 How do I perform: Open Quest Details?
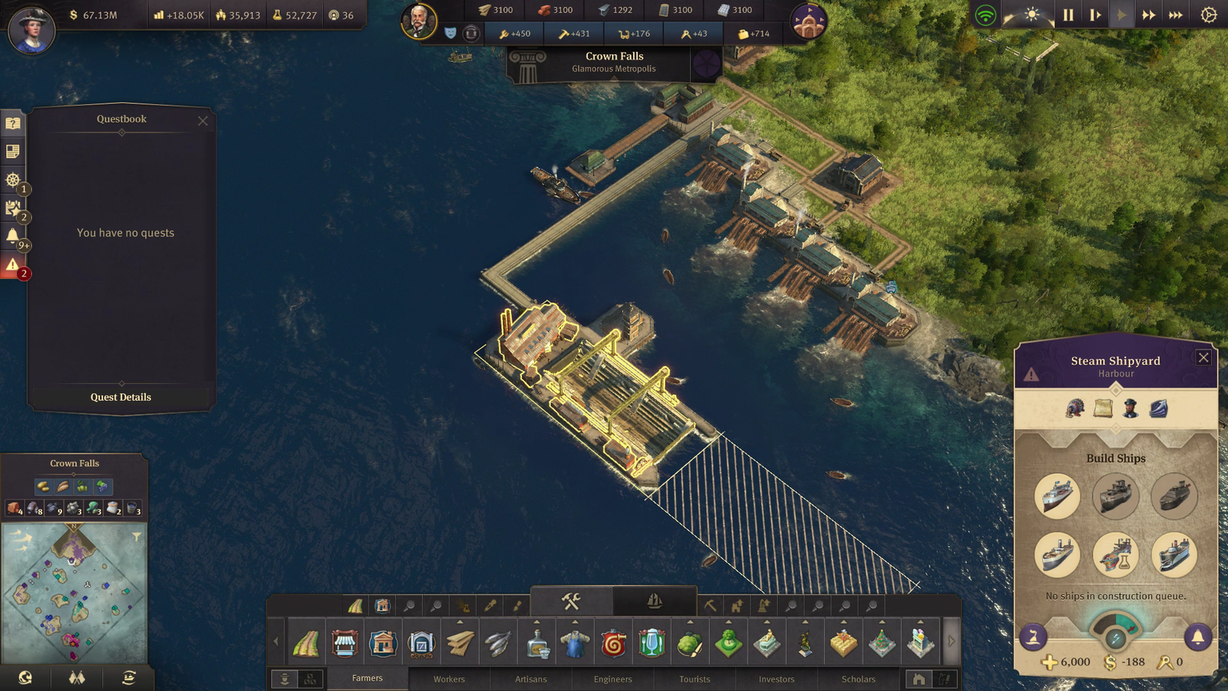[x=121, y=397]
